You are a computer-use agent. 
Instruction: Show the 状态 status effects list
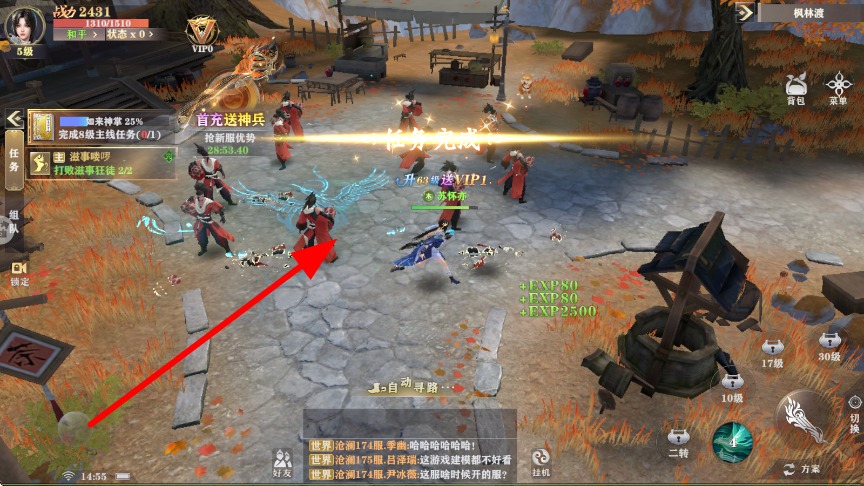tap(126, 34)
